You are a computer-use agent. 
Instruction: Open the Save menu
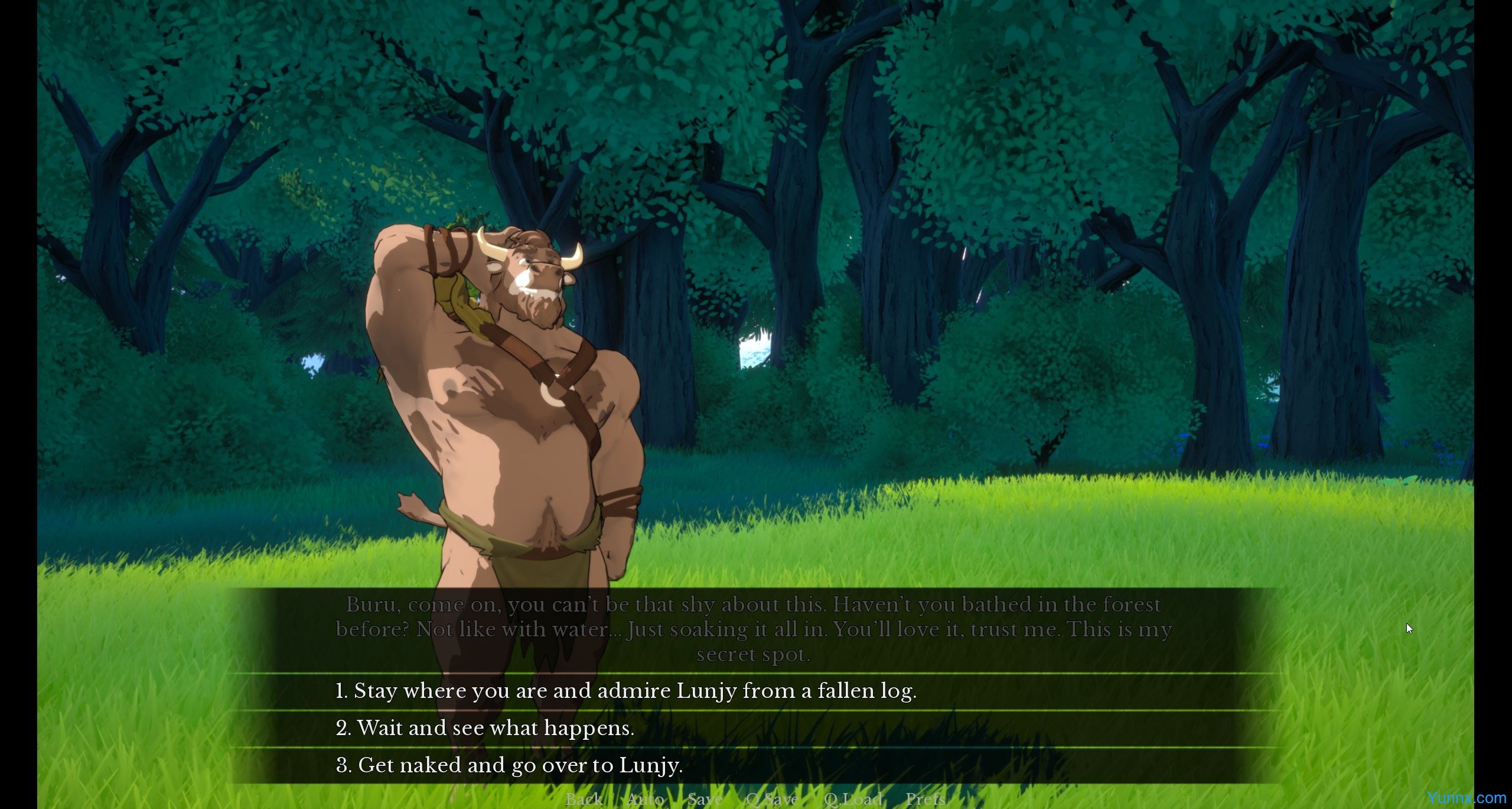[x=705, y=800]
